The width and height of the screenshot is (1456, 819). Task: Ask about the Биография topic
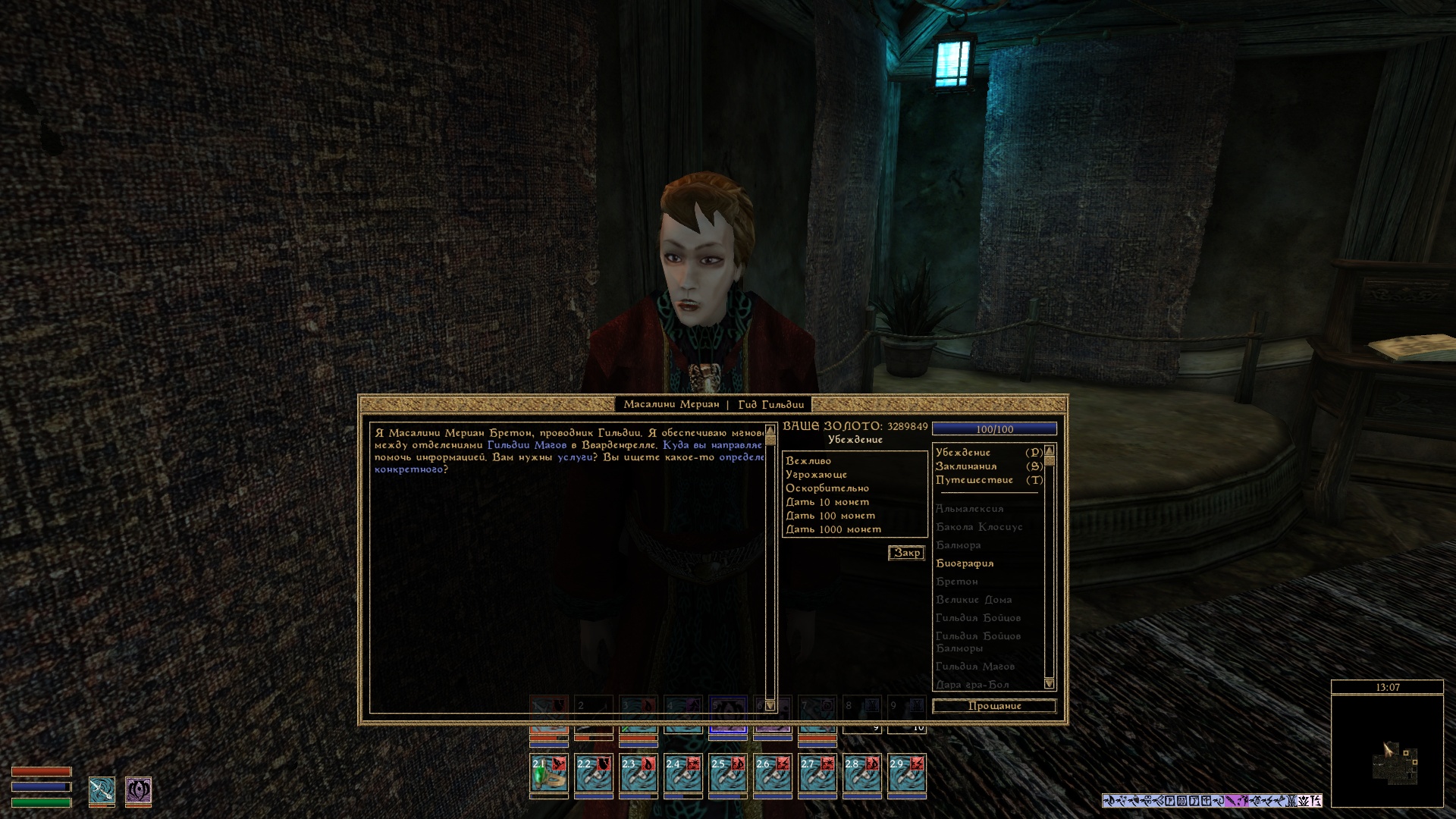965,563
